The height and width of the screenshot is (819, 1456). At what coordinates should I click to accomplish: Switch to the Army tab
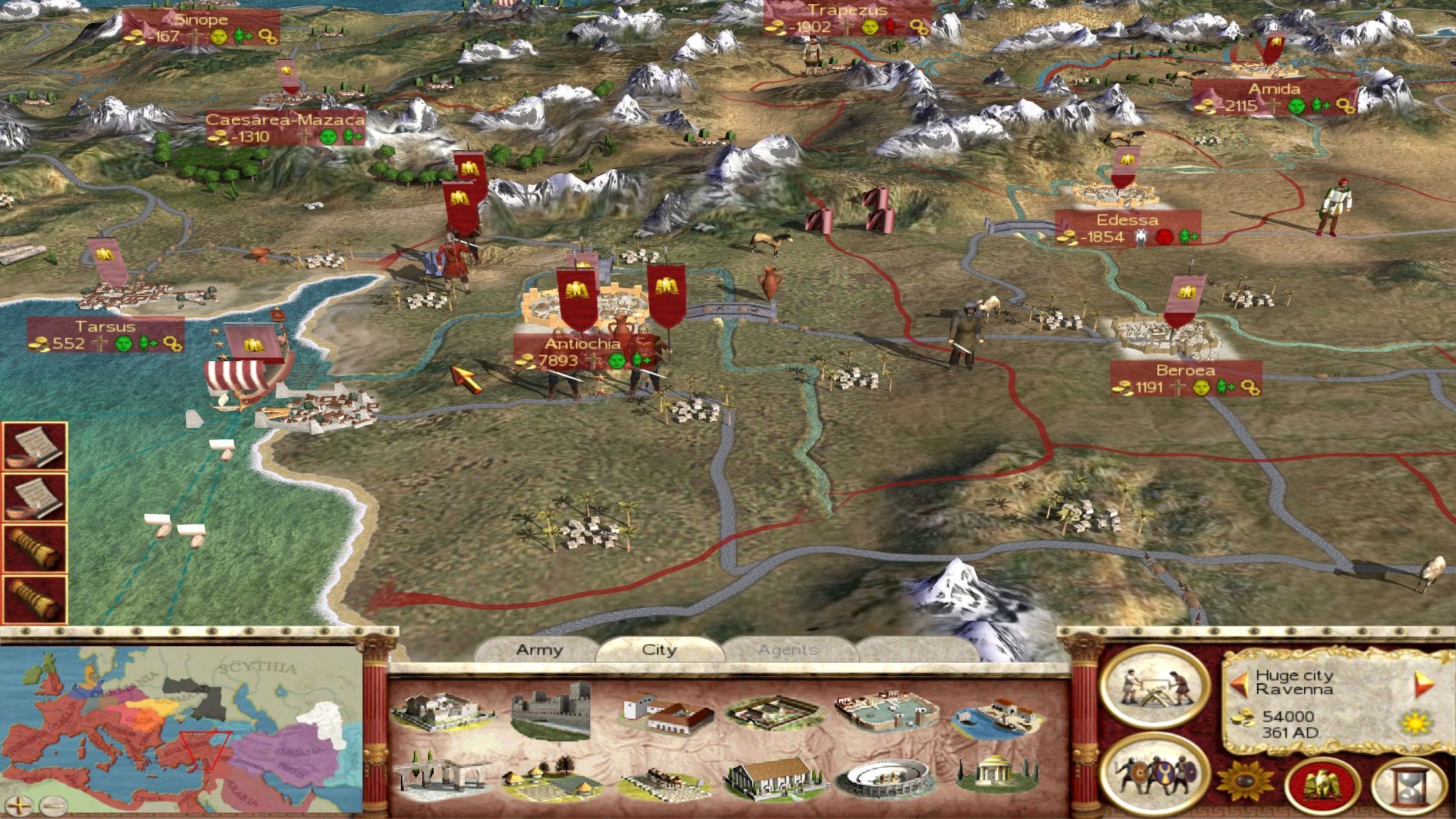click(x=539, y=650)
